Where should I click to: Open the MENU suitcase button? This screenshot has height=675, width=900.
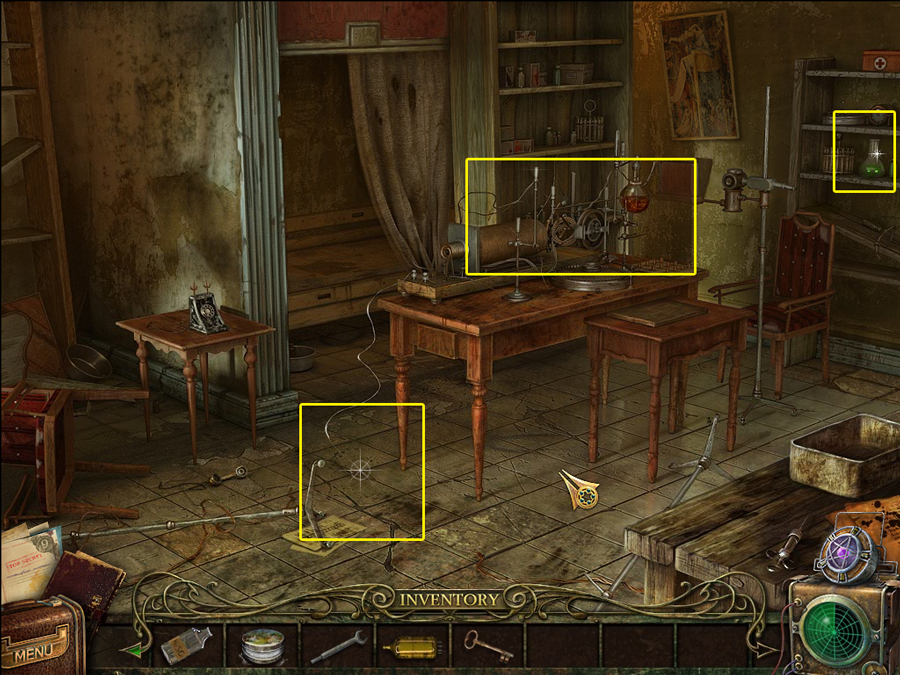[x=38, y=644]
